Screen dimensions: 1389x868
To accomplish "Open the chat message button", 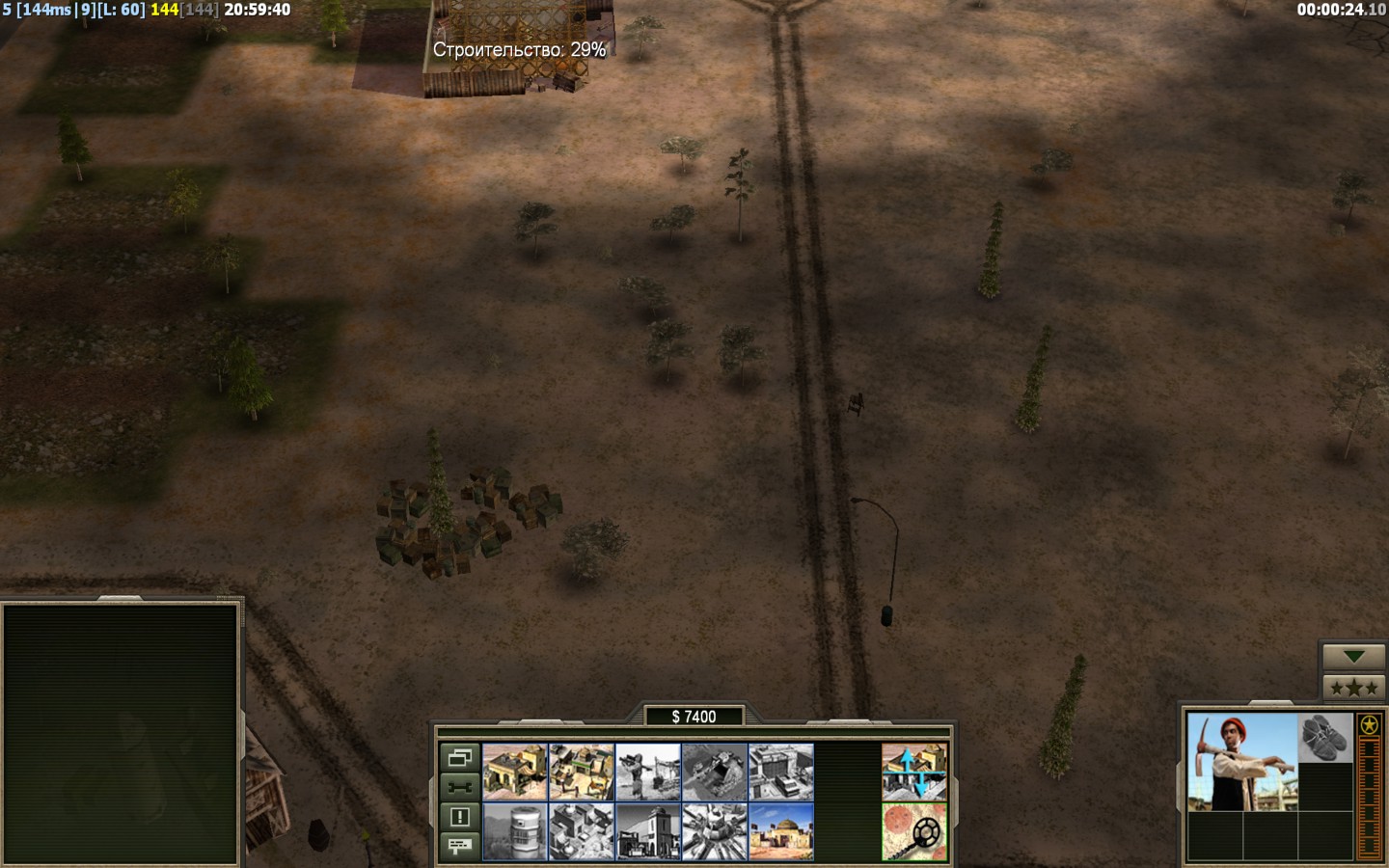I will point(459,846).
